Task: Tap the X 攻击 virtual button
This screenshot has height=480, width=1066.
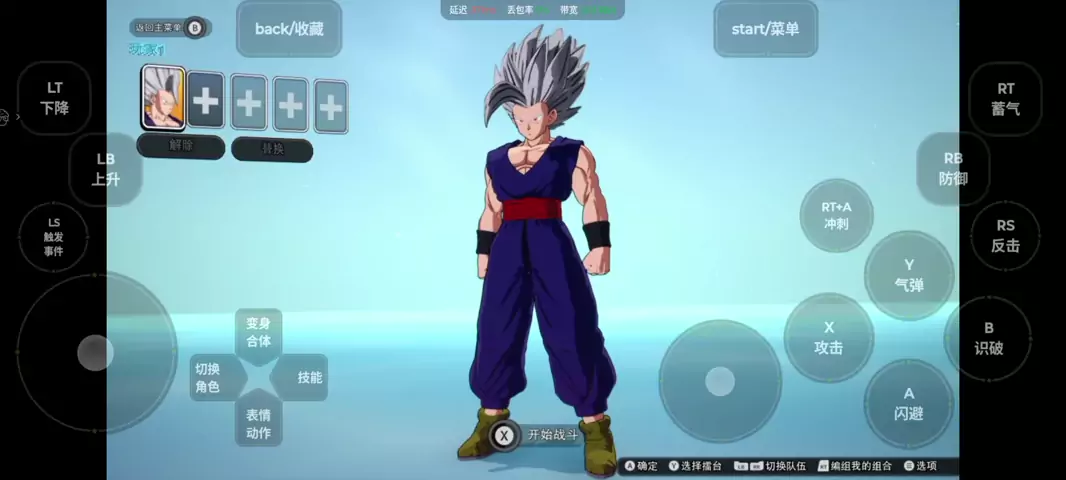Action: (829, 338)
